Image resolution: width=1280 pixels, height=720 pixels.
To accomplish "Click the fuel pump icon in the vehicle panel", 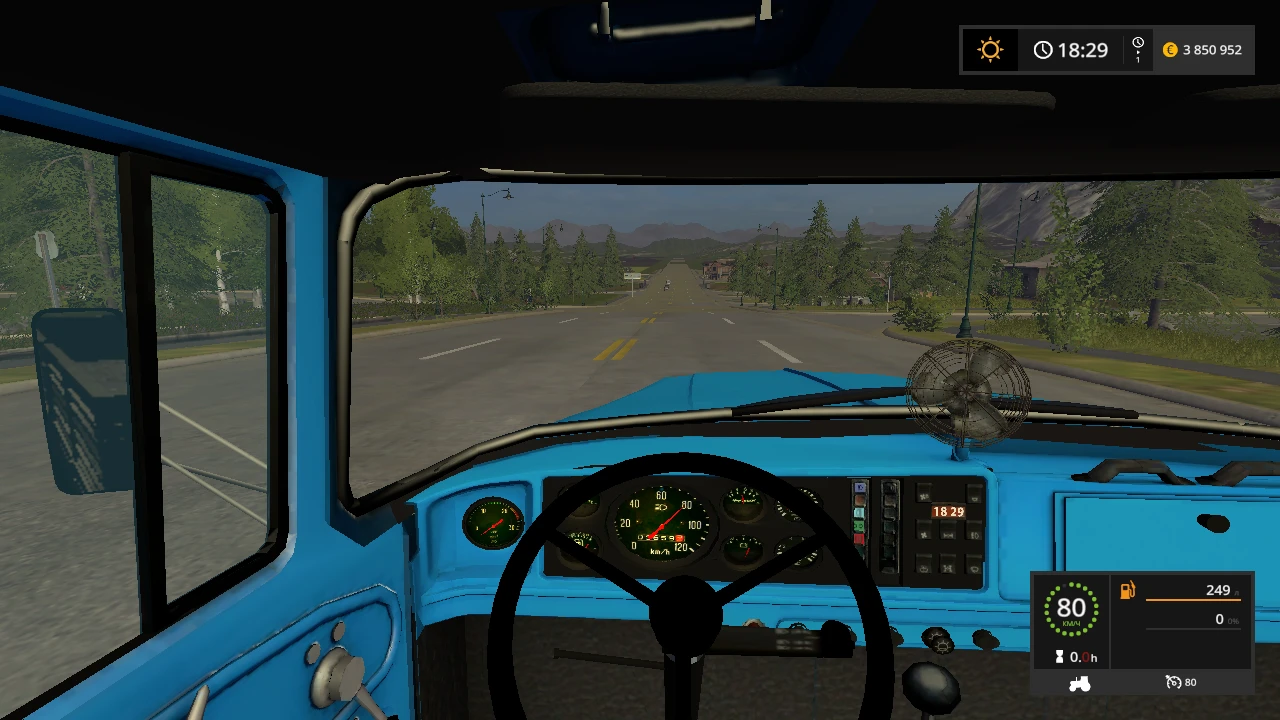I will coord(1127,592).
